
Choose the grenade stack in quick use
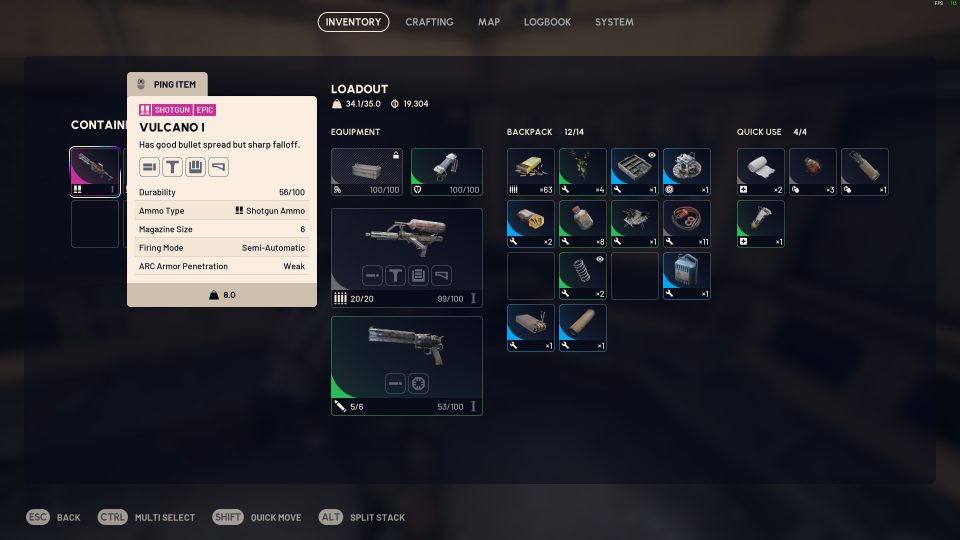pos(813,171)
